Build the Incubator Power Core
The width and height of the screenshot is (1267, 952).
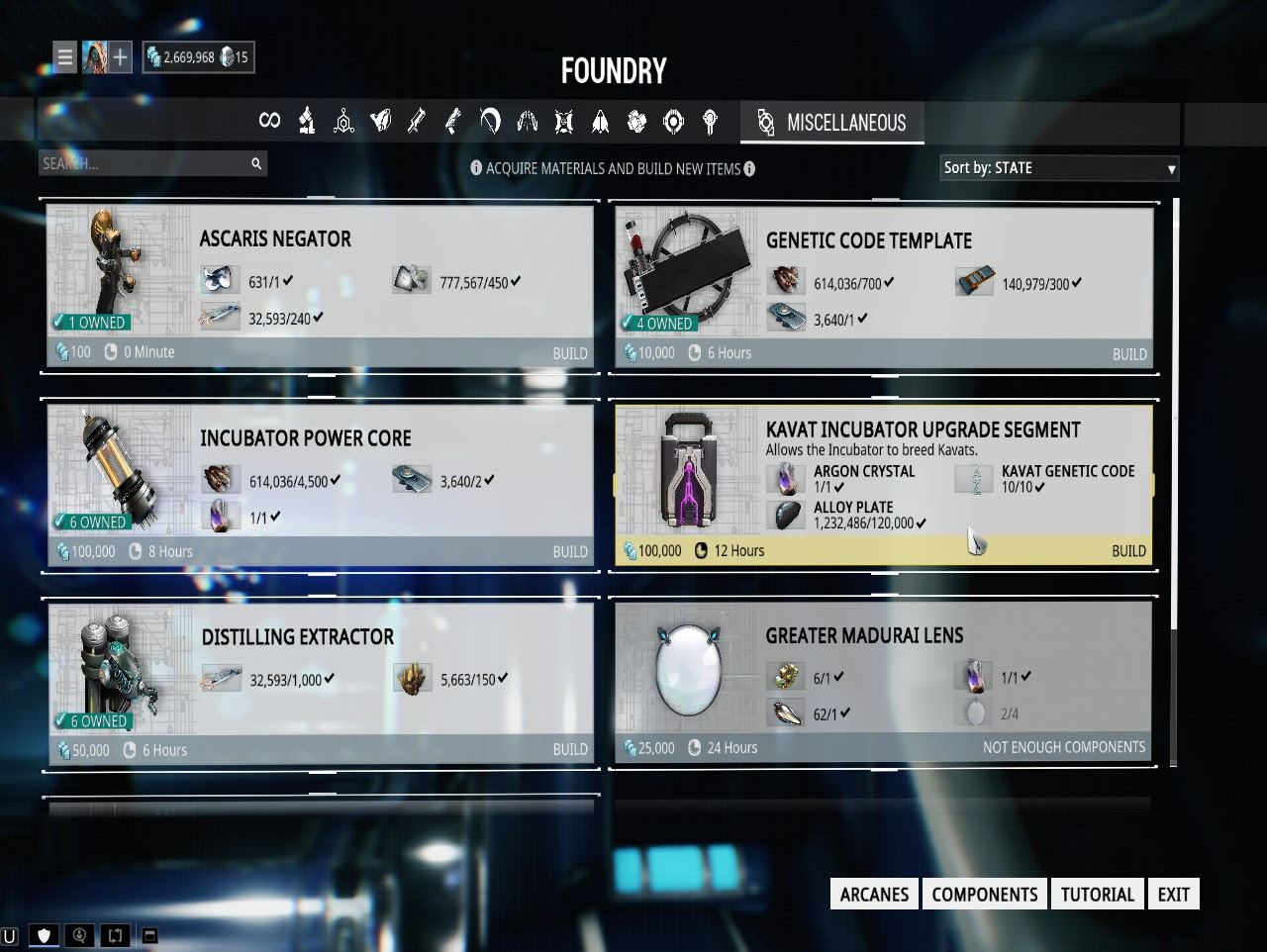tap(569, 551)
